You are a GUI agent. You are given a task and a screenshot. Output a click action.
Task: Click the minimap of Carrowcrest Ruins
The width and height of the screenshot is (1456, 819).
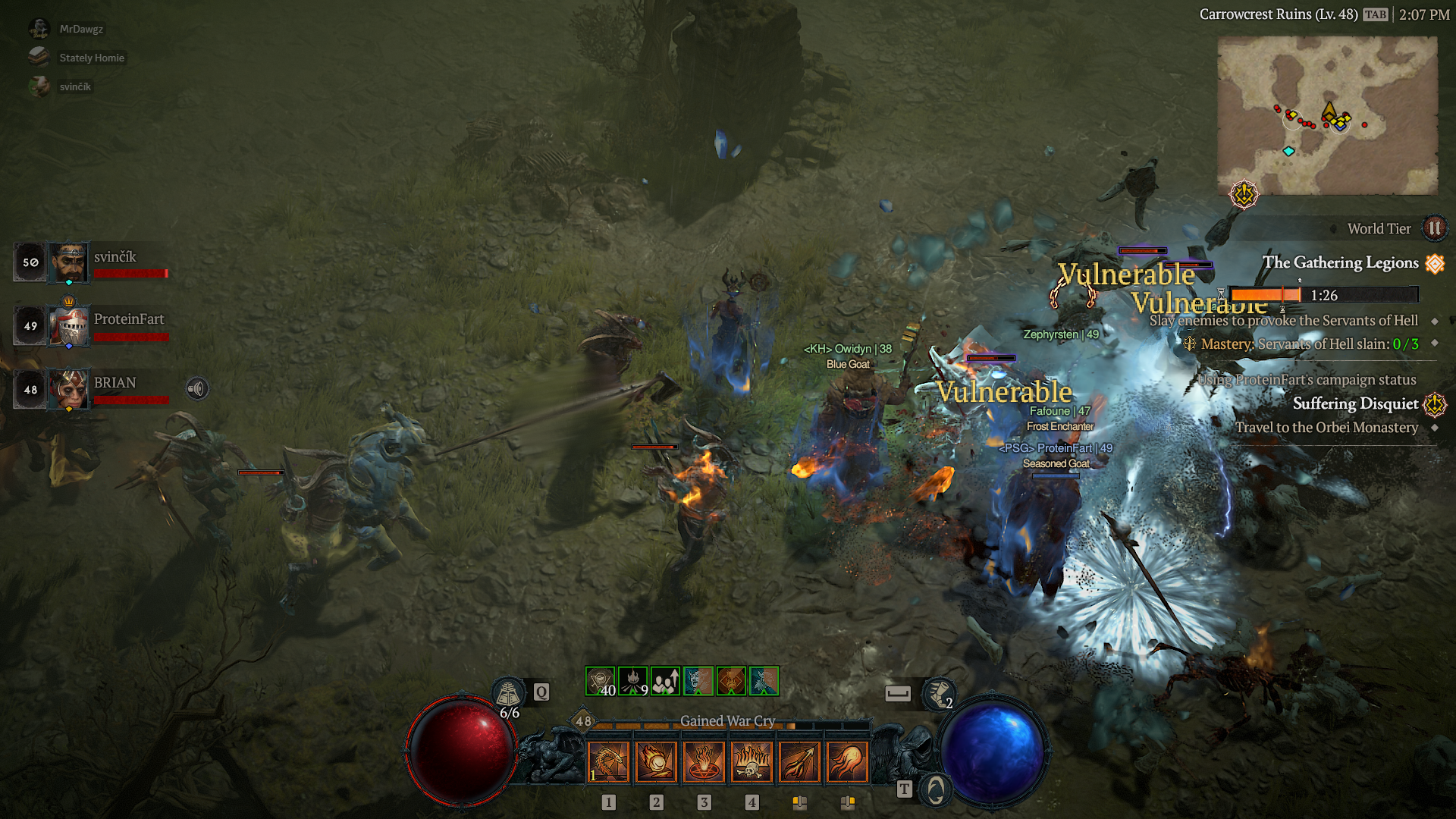[1327, 115]
